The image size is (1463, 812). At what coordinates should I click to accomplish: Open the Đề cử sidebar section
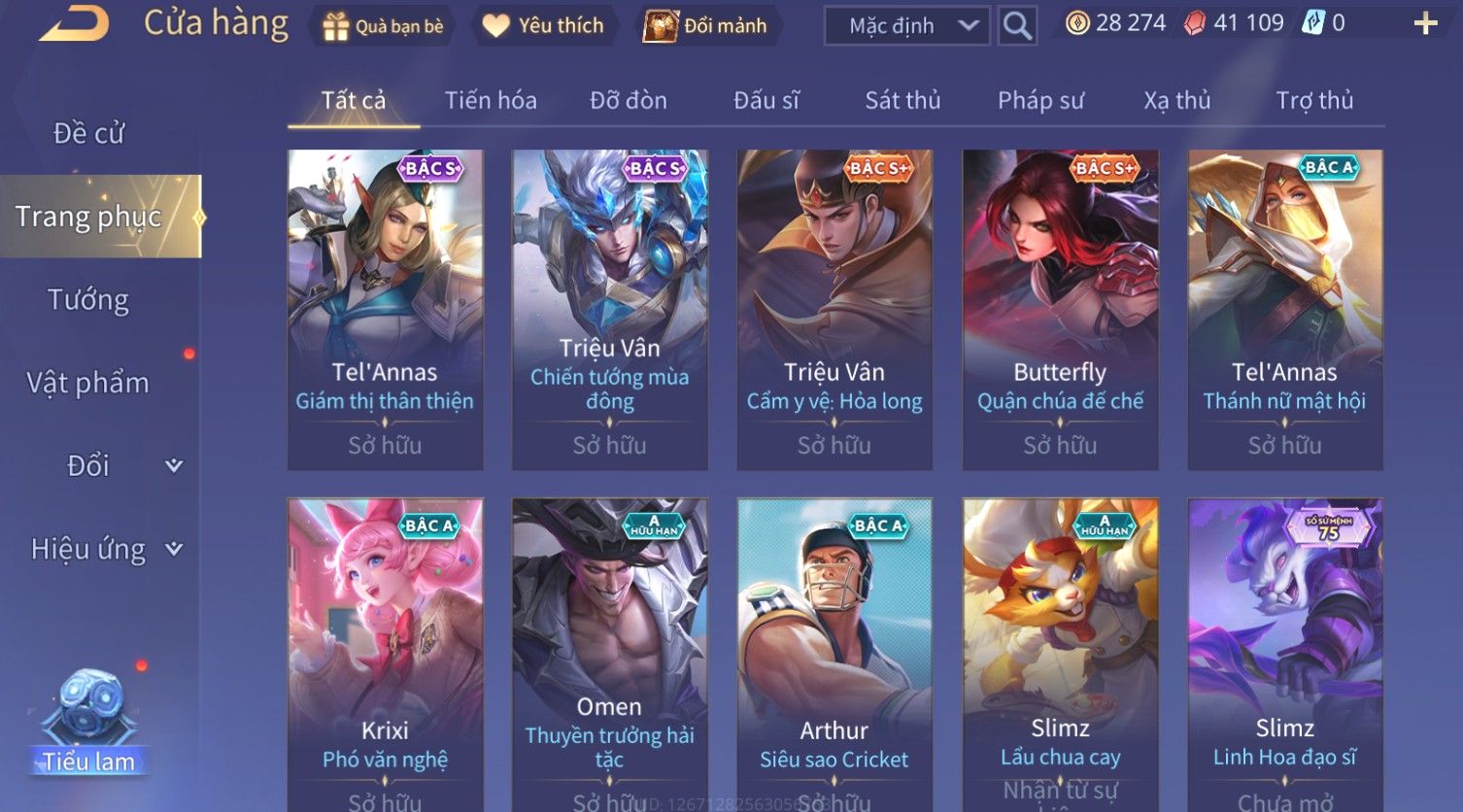click(x=89, y=133)
